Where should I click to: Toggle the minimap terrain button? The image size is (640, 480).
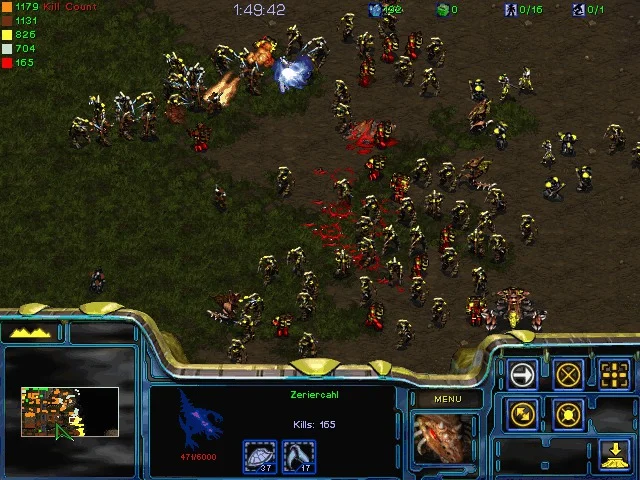[30, 332]
